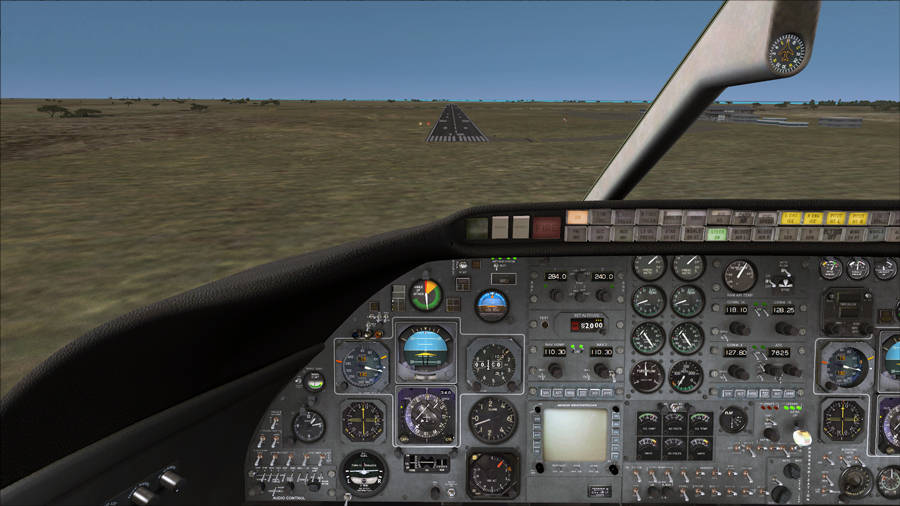Click the ATC transponder 7625 code knob

[x=773, y=371]
